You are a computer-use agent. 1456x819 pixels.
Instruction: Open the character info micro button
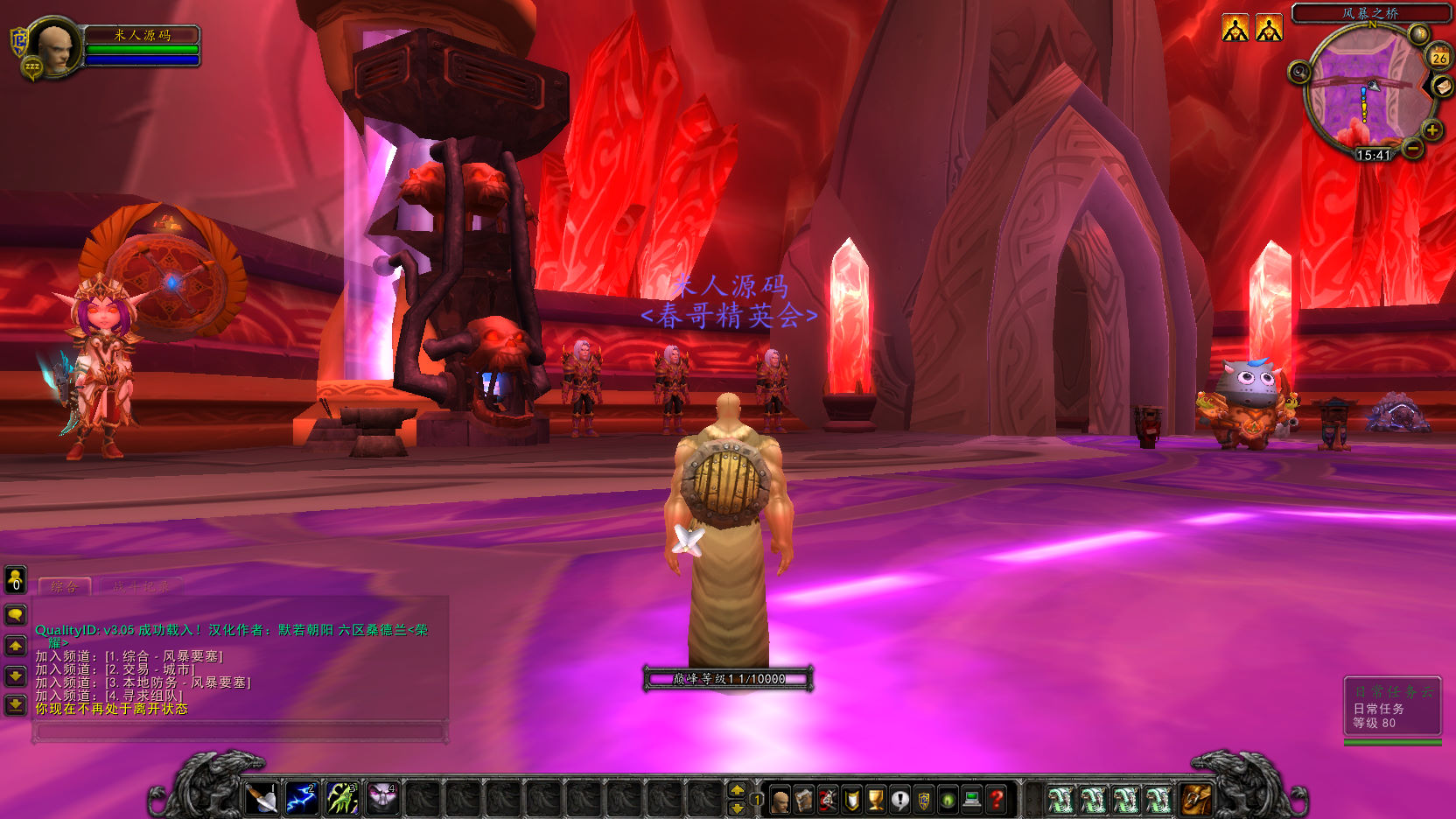(780, 800)
